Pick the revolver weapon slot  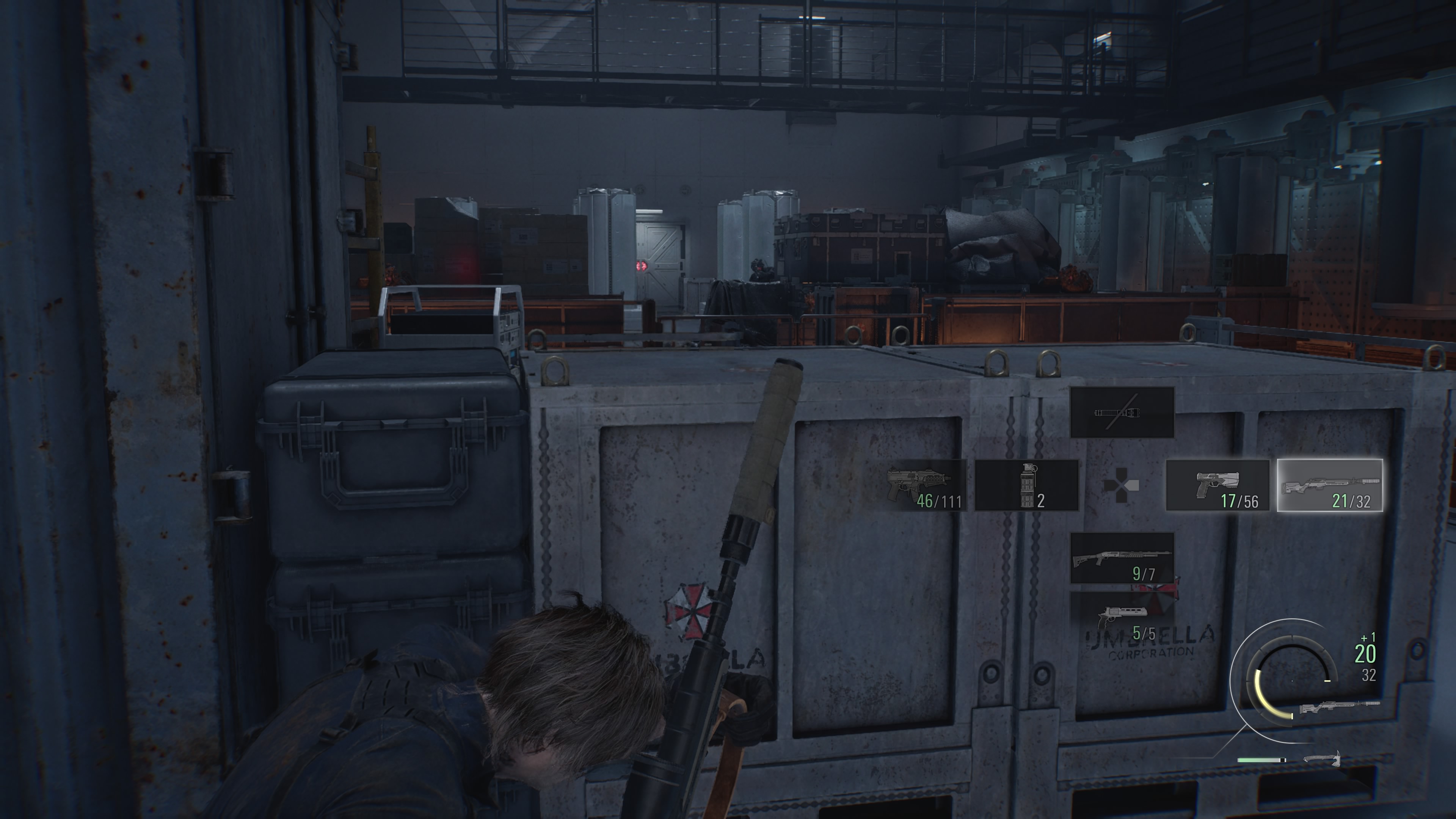(1122, 618)
